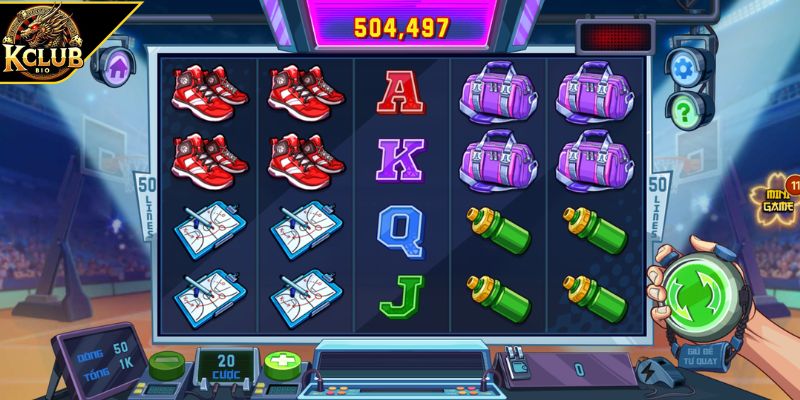Increase the bet with the green plus button
This screenshot has width=800, height=400.
coord(280,364)
